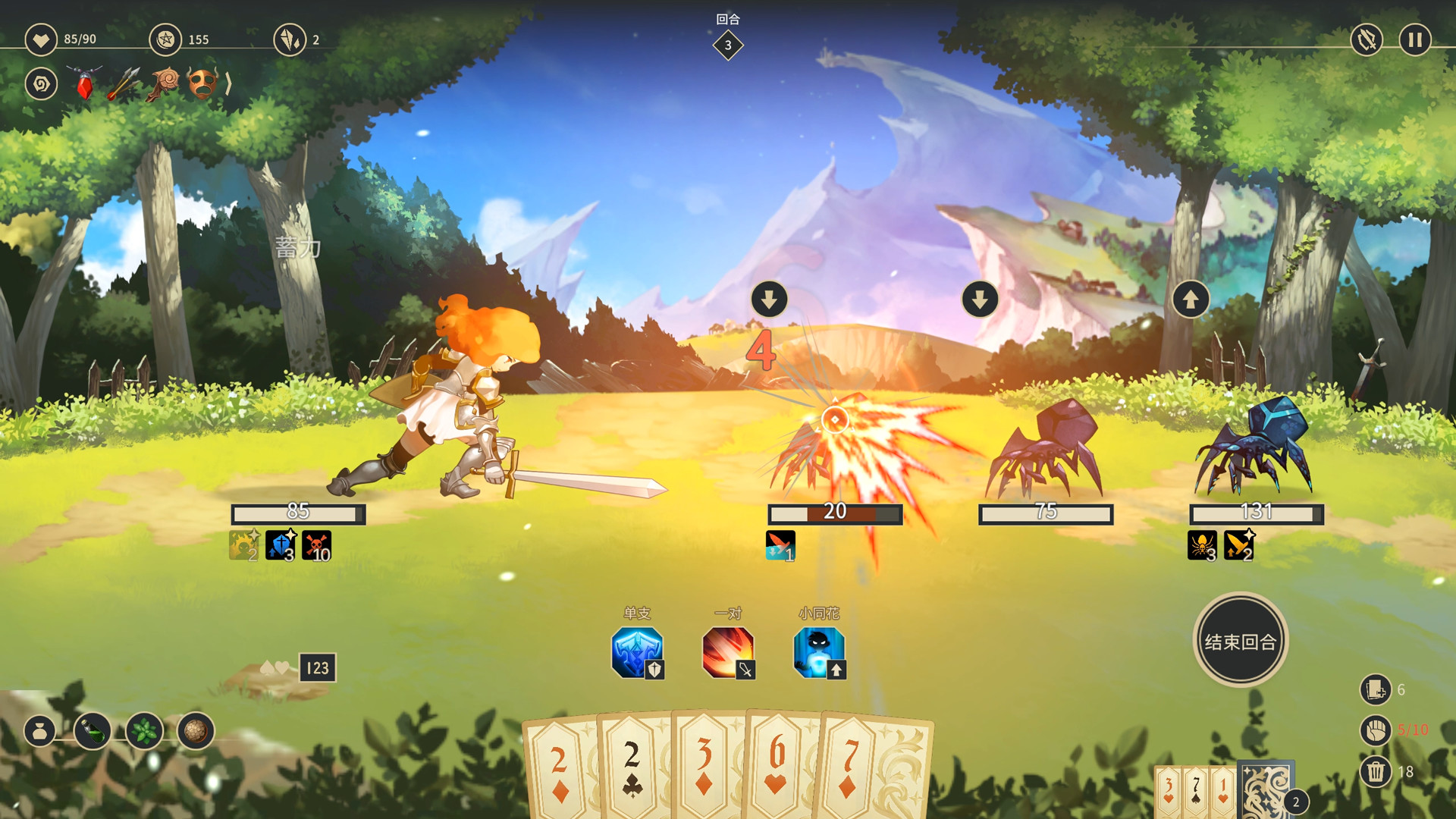Select the 小同花 combo card

click(817, 652)
